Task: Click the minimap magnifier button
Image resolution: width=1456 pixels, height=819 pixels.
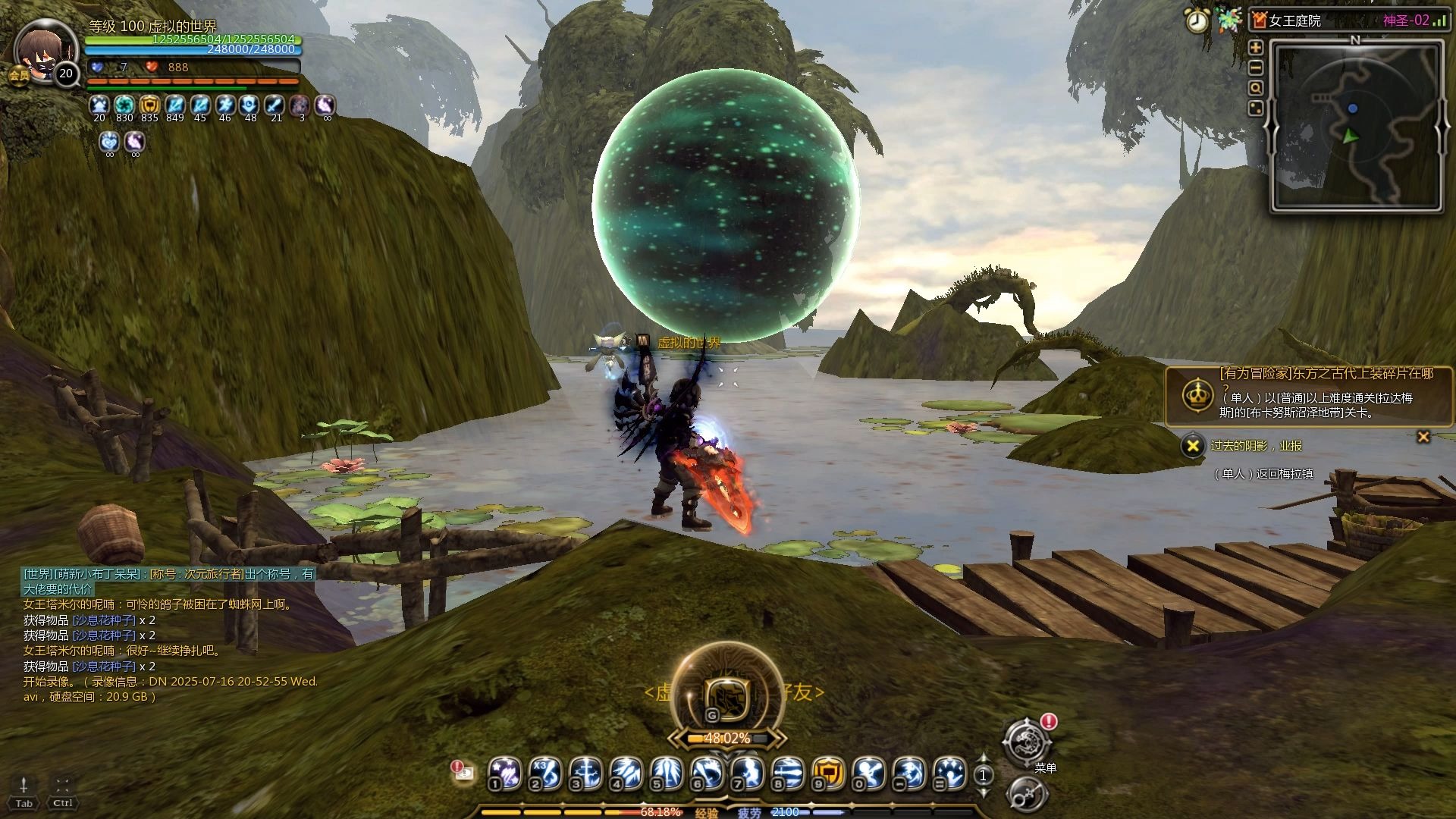Action: [x=1256, y=88]
